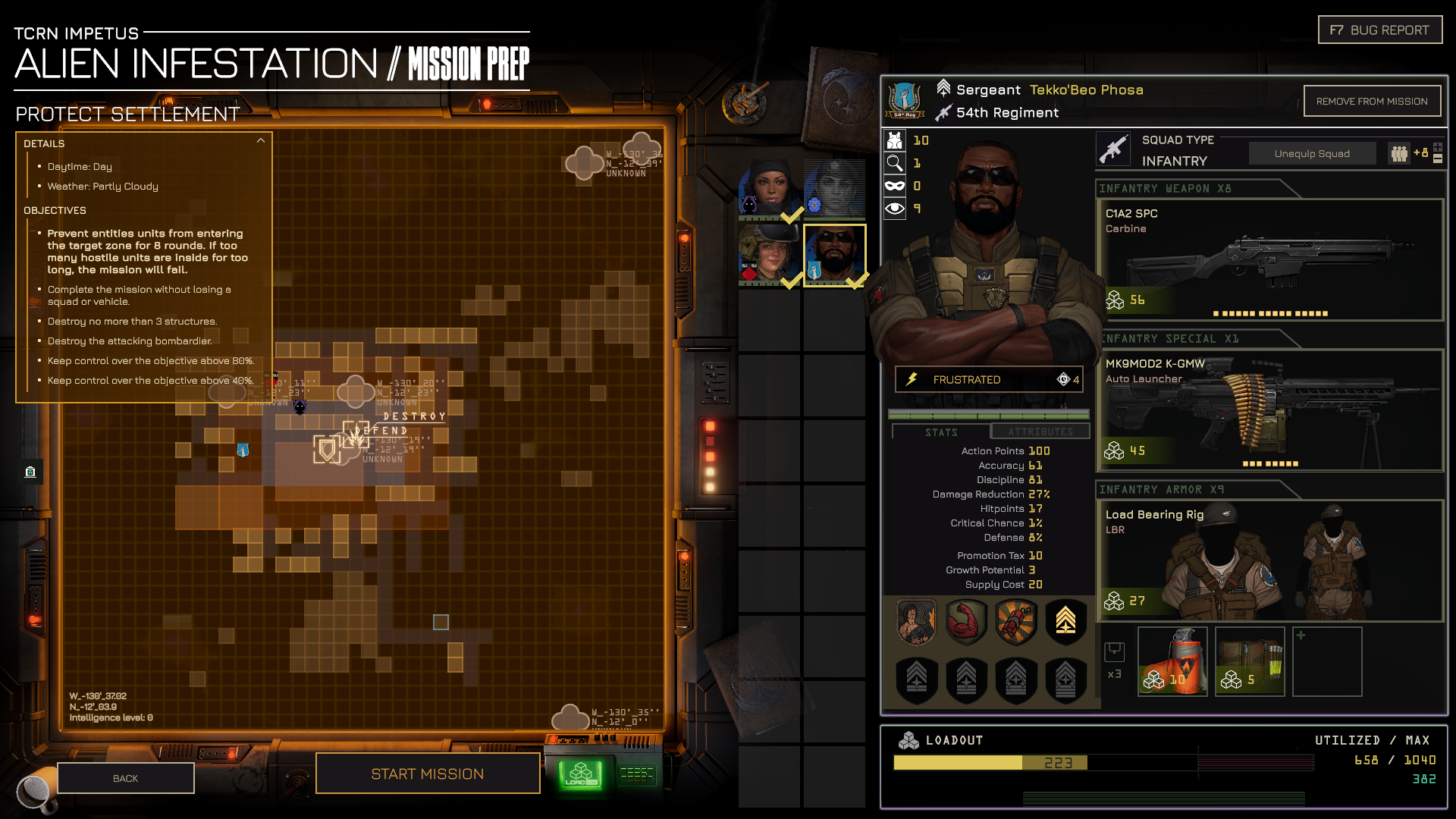Unequip the squad
Image resolution: width=1456 pixels, height=819 pixels.
point(1311,154)
